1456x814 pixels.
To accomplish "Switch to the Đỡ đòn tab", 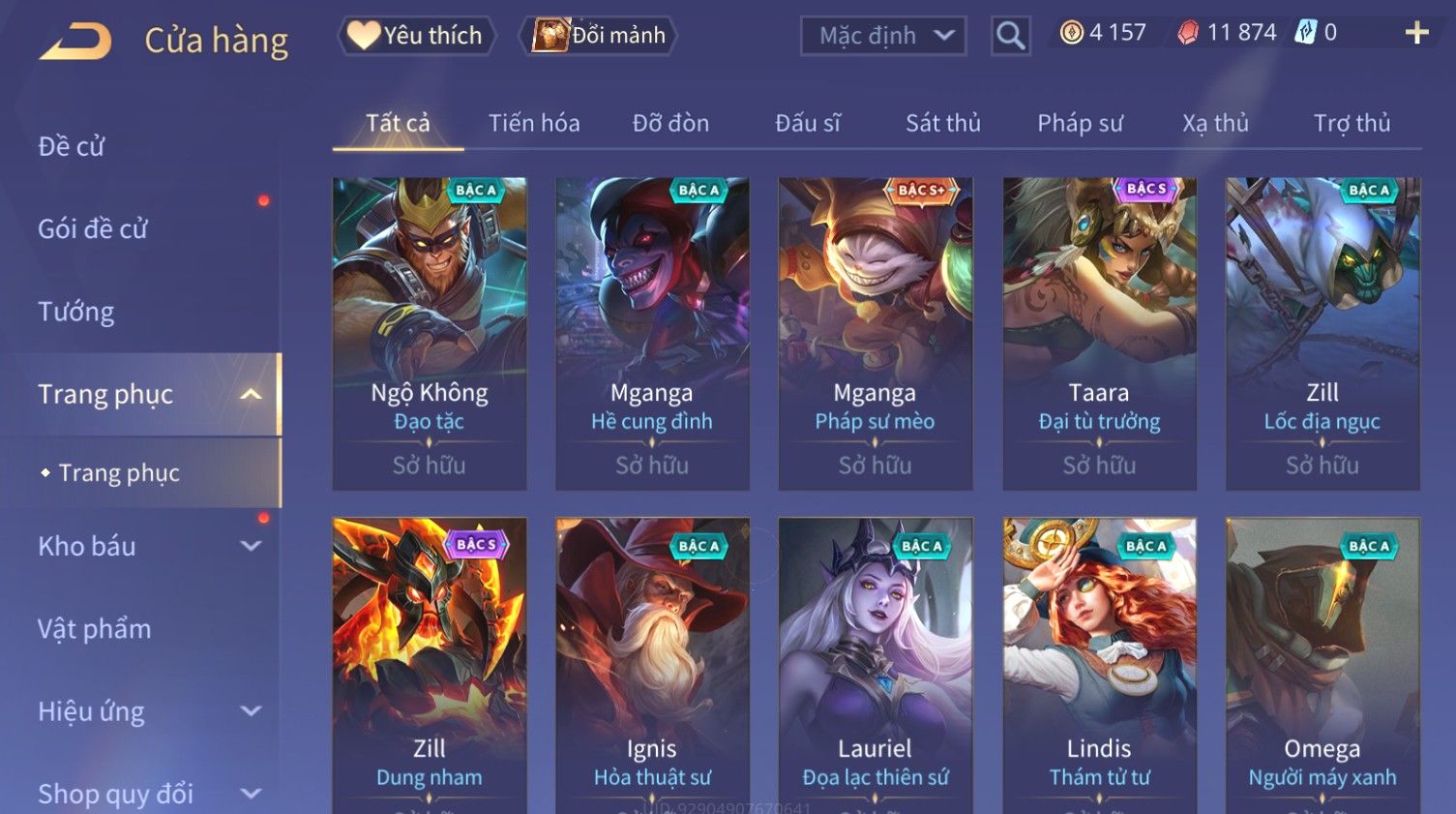I will pyautogui.click(x=670, y=123).
